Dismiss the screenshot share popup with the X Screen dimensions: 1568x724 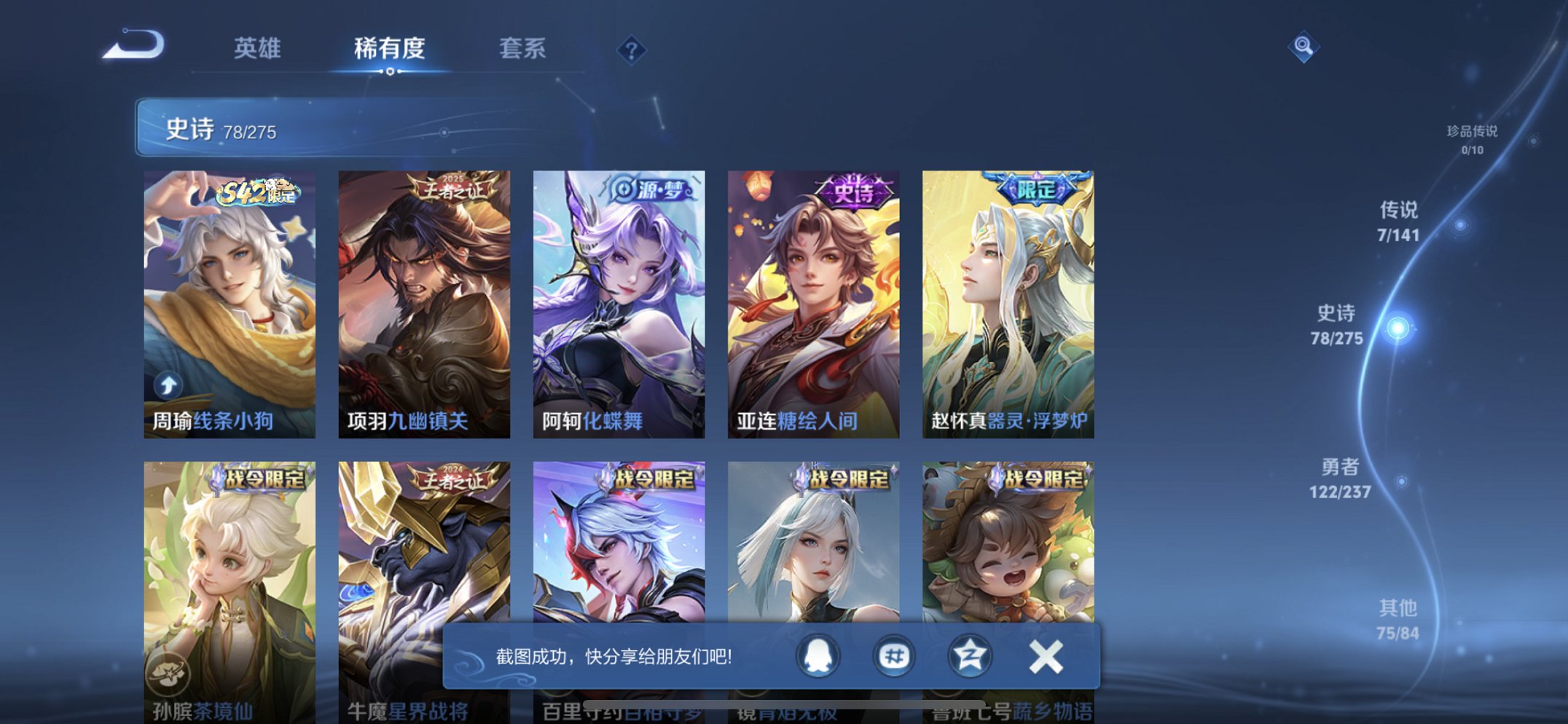pos(1047,655)
